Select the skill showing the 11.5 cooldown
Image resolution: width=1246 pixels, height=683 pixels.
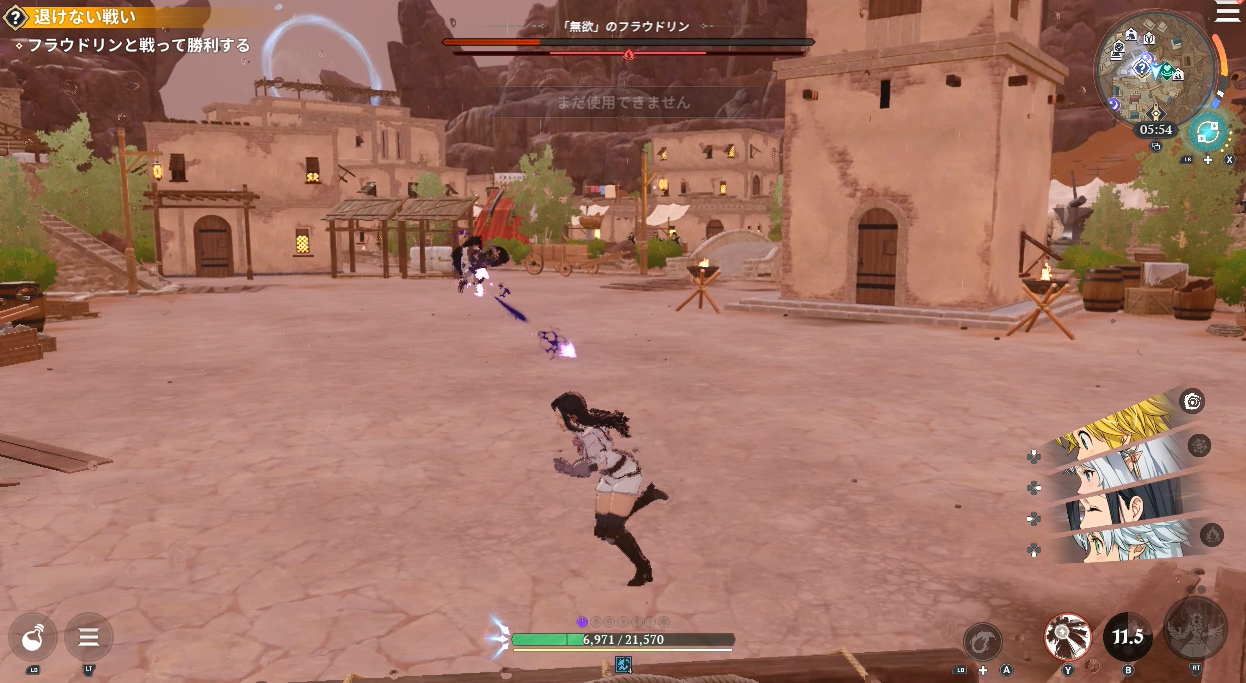(x=1127, y=637)
